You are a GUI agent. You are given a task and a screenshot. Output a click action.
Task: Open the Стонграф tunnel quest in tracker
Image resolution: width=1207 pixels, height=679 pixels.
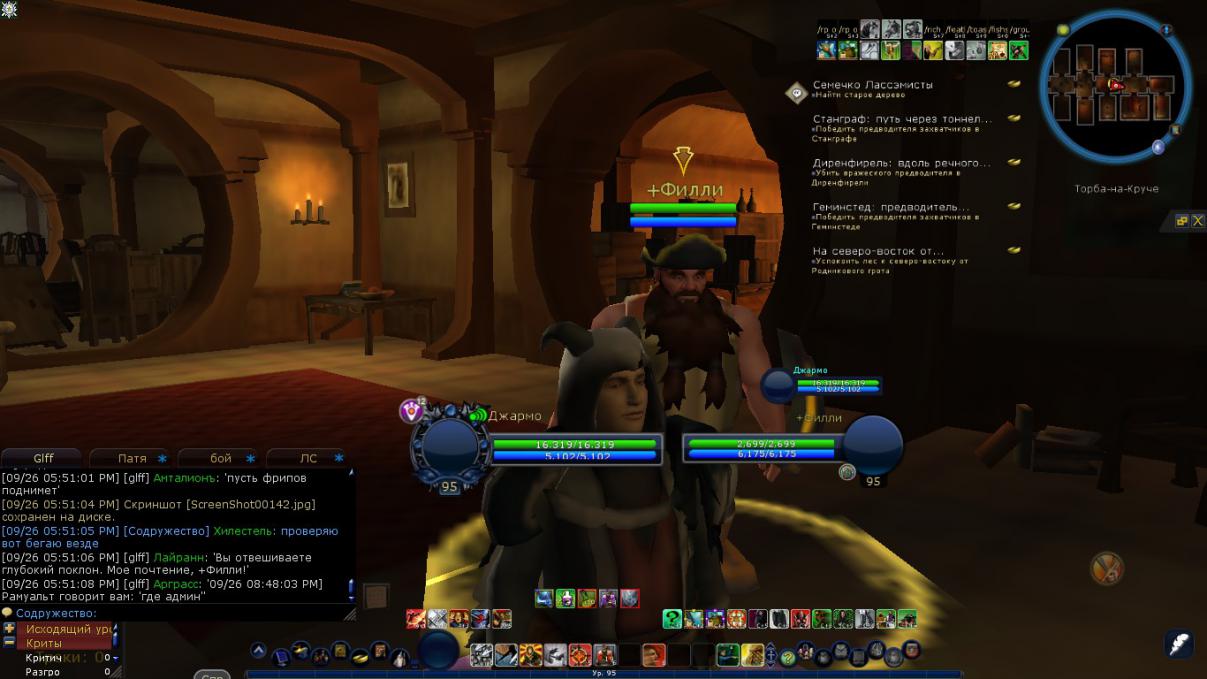(x=901, y=119)
